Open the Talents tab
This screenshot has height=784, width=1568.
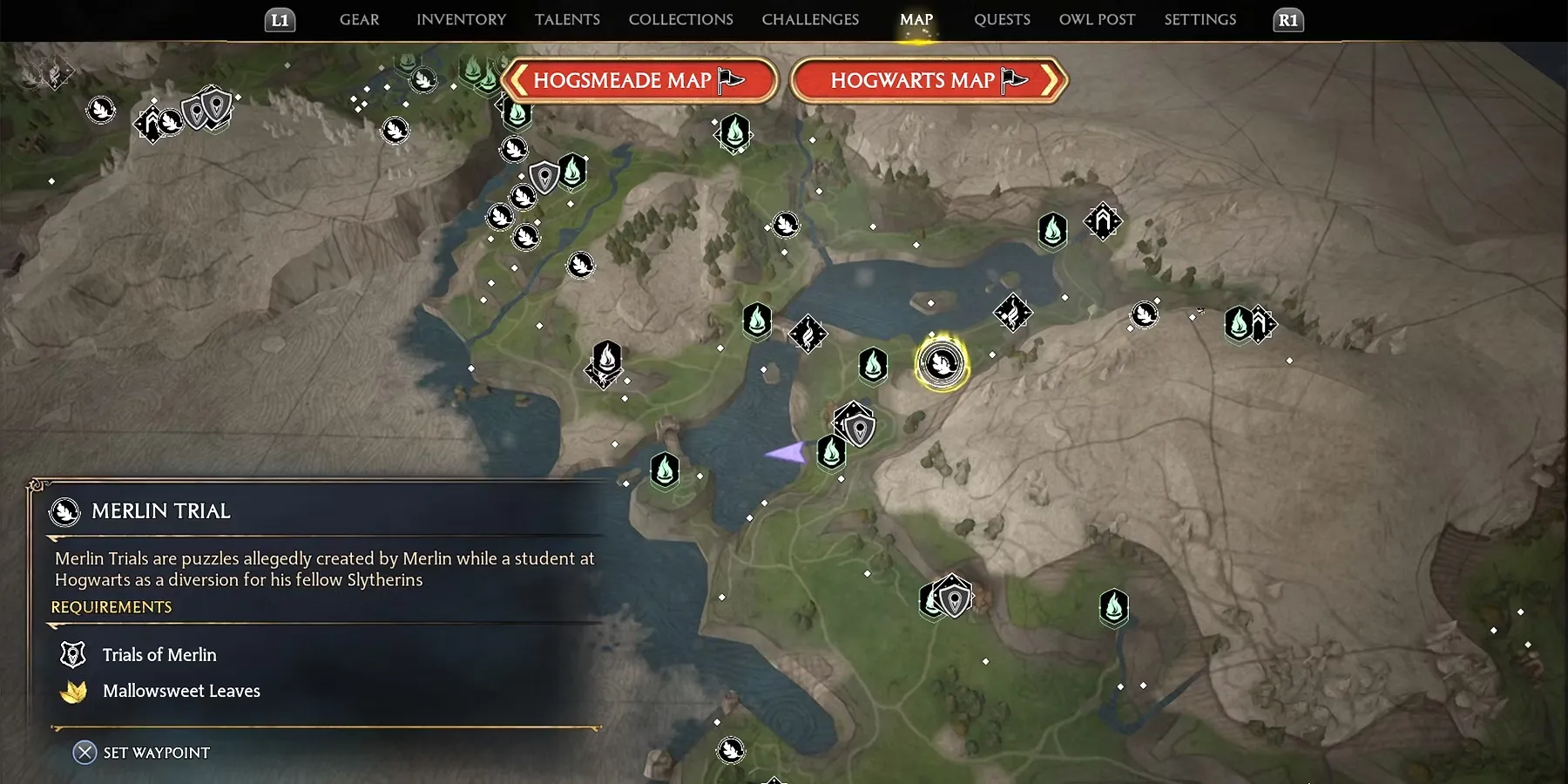point(567,20)
